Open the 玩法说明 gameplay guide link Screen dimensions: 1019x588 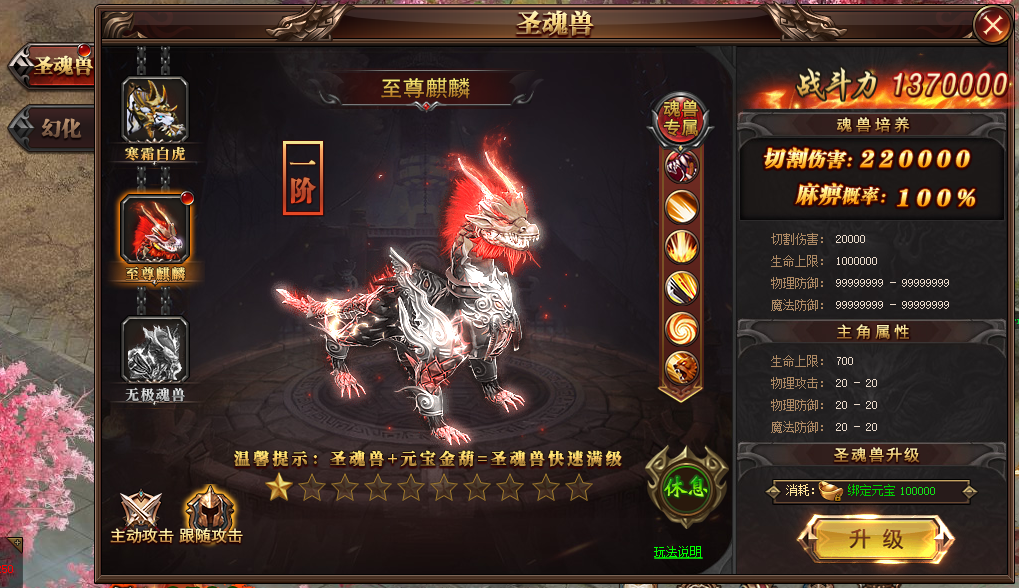(x=678, y=552)
